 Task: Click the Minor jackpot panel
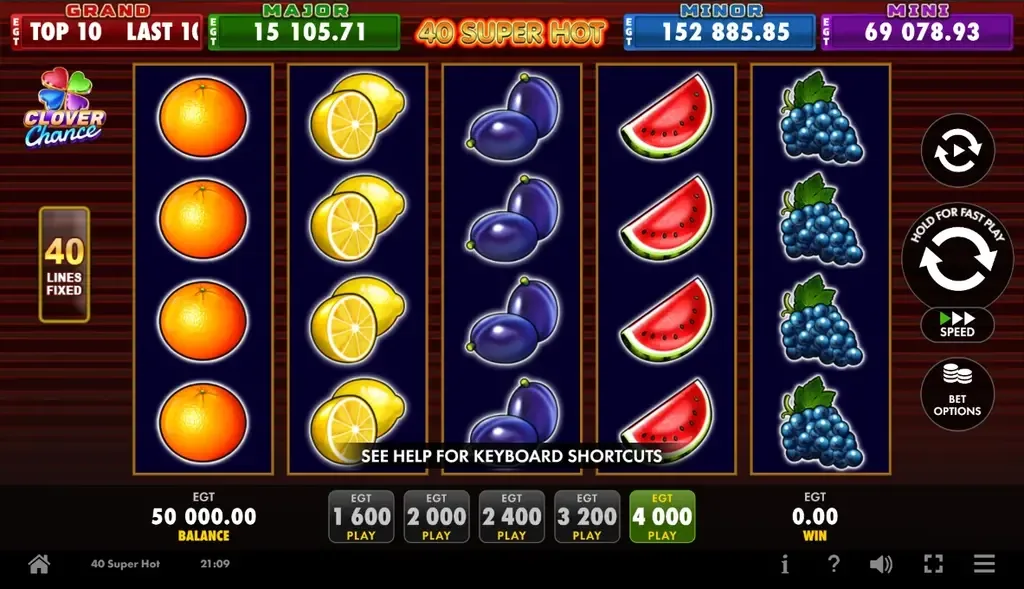(x=718, y=31)
